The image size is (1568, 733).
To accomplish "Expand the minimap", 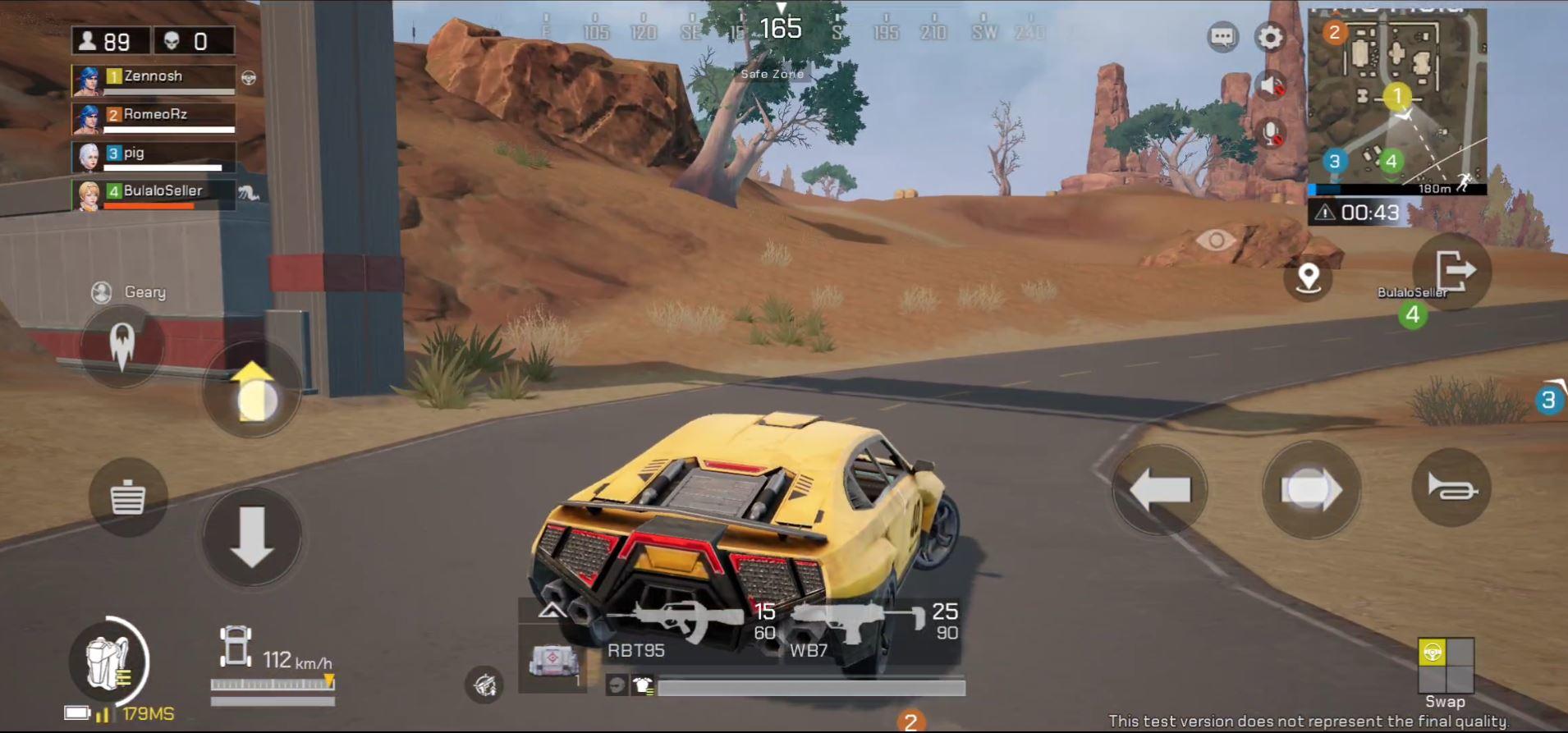I will (1396, 100).
